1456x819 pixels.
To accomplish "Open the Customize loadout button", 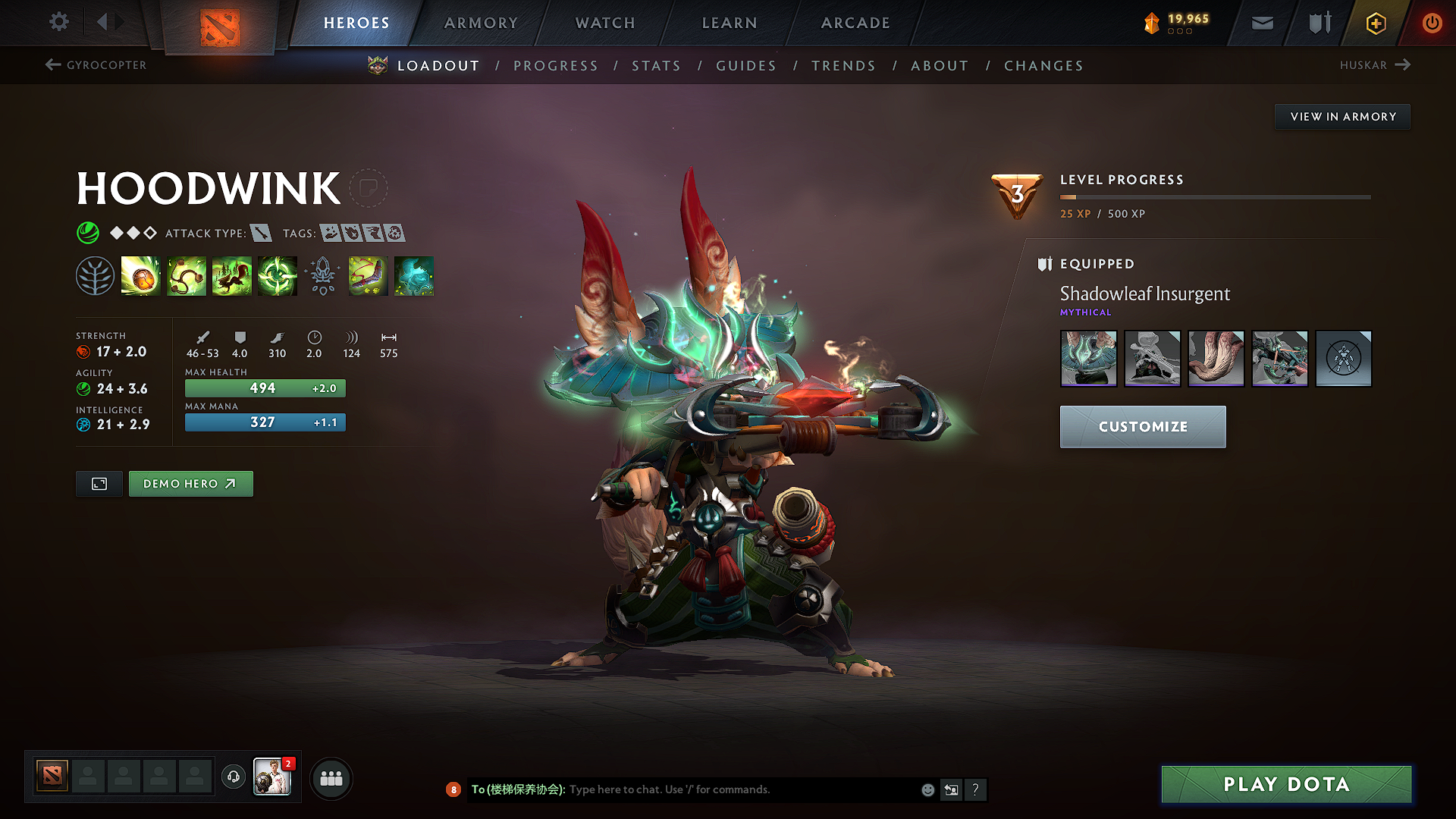I will point(1142,427).
